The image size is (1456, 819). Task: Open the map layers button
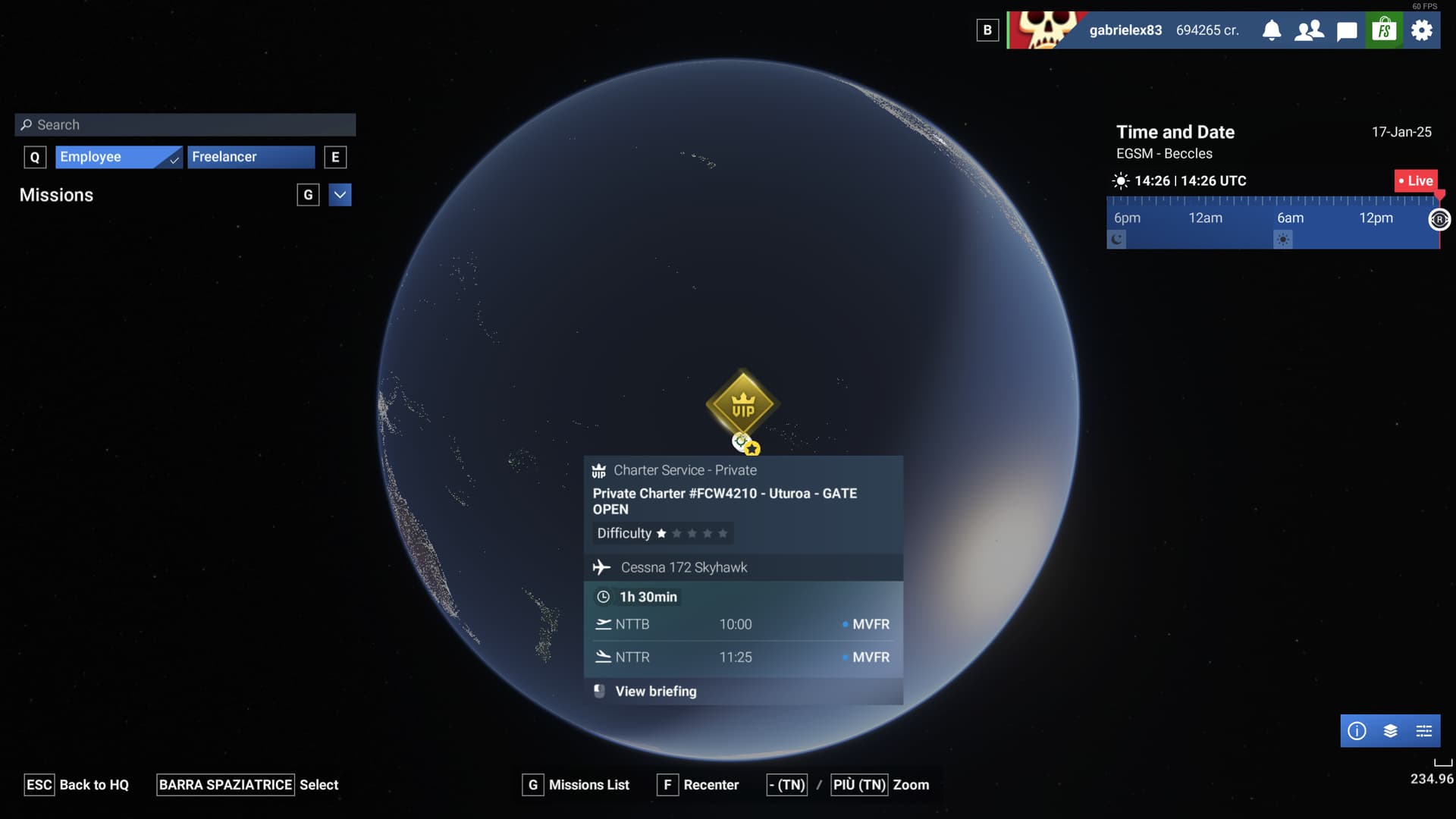click(x=1390, y=731)
